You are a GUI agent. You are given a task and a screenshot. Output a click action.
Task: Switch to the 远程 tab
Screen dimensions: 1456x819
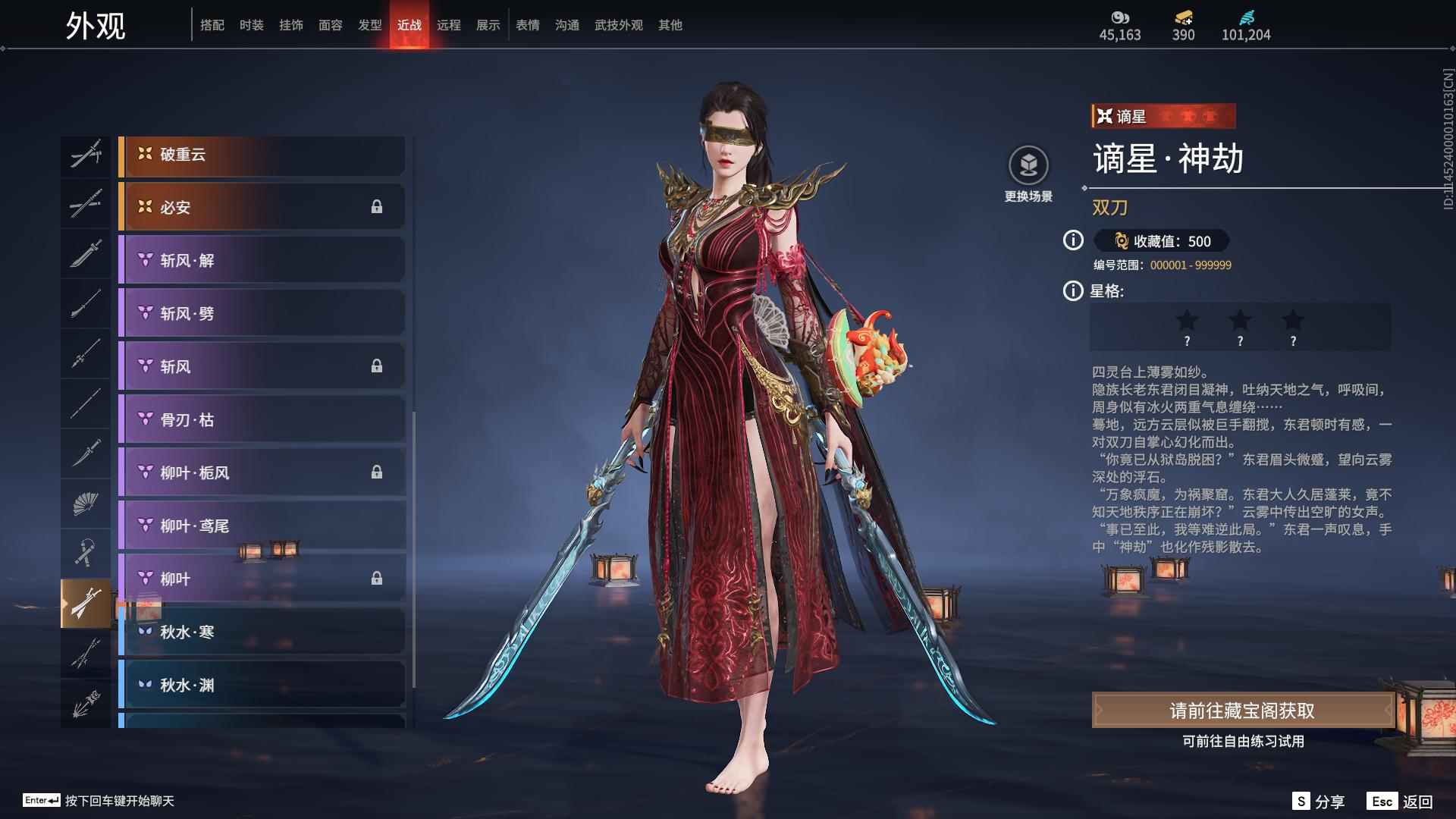pyautogui.click(x=450, y=24)
